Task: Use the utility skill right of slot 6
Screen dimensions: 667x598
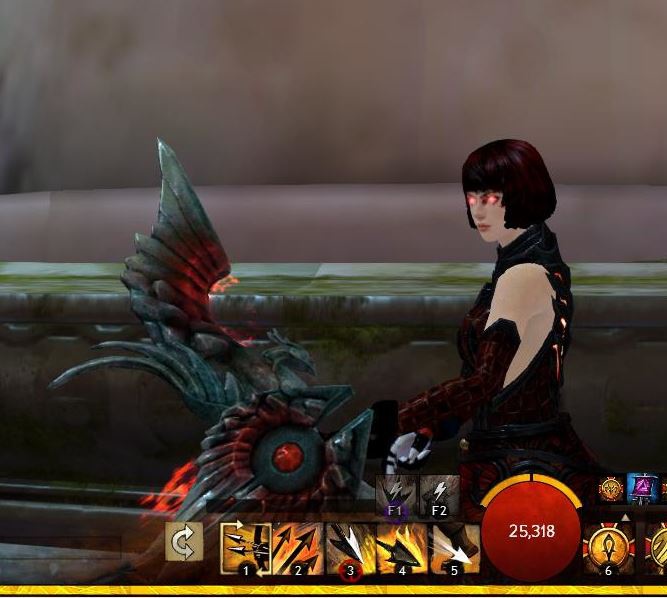Action: (x=656, y=547)
